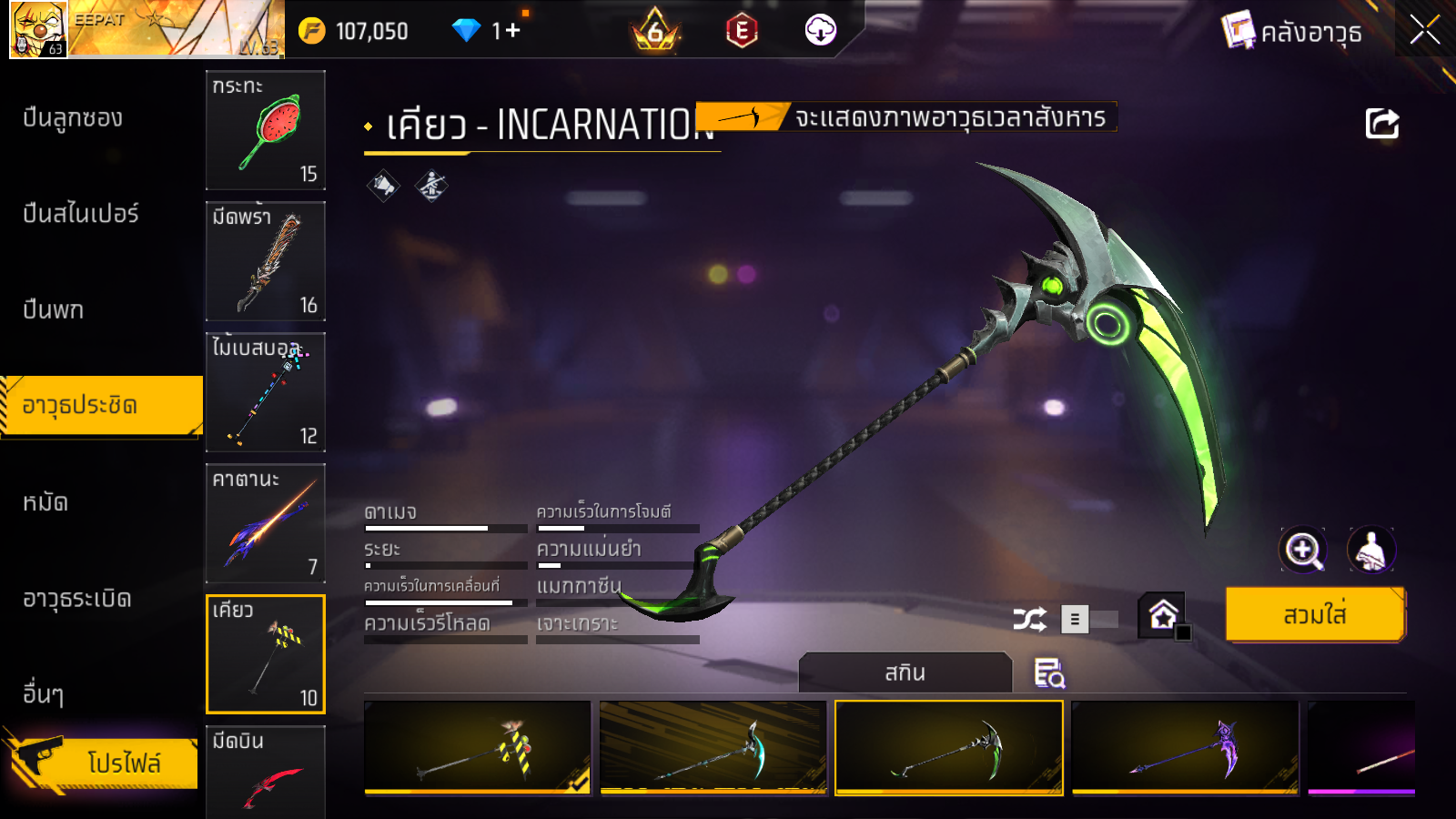Close the weapon screen with the X
This screenshot has height=819, width=1456.
(x=1424, y=31)
